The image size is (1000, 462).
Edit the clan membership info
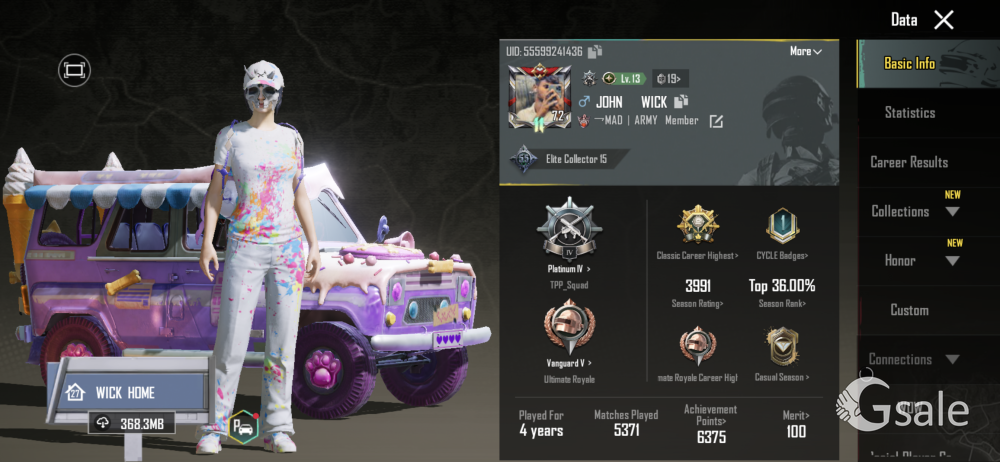[x=716, y=121]
